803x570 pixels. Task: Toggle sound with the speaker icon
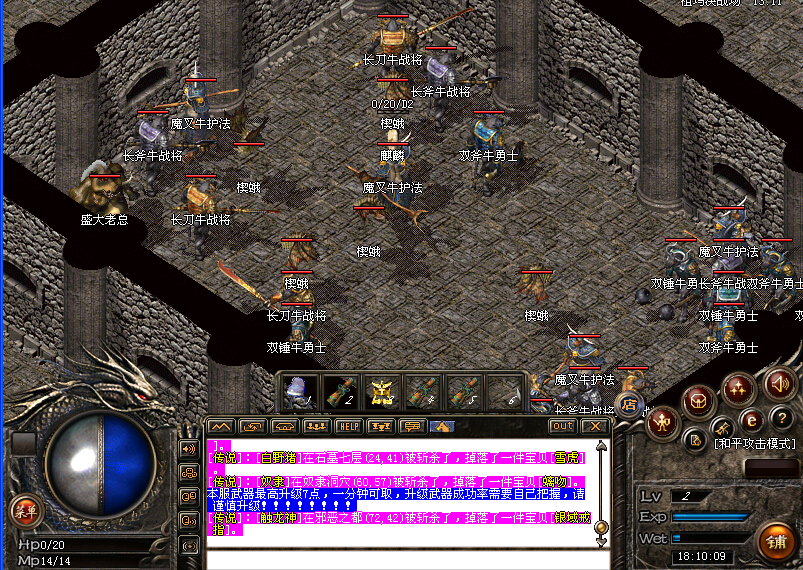pyautogui.click(x=779, y=383)
